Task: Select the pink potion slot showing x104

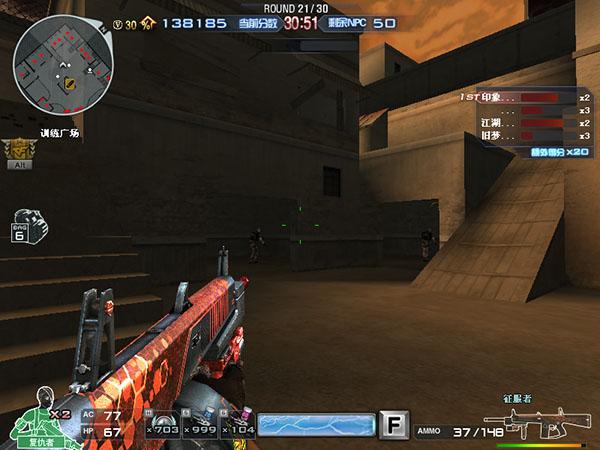Action: coord(238,426)
